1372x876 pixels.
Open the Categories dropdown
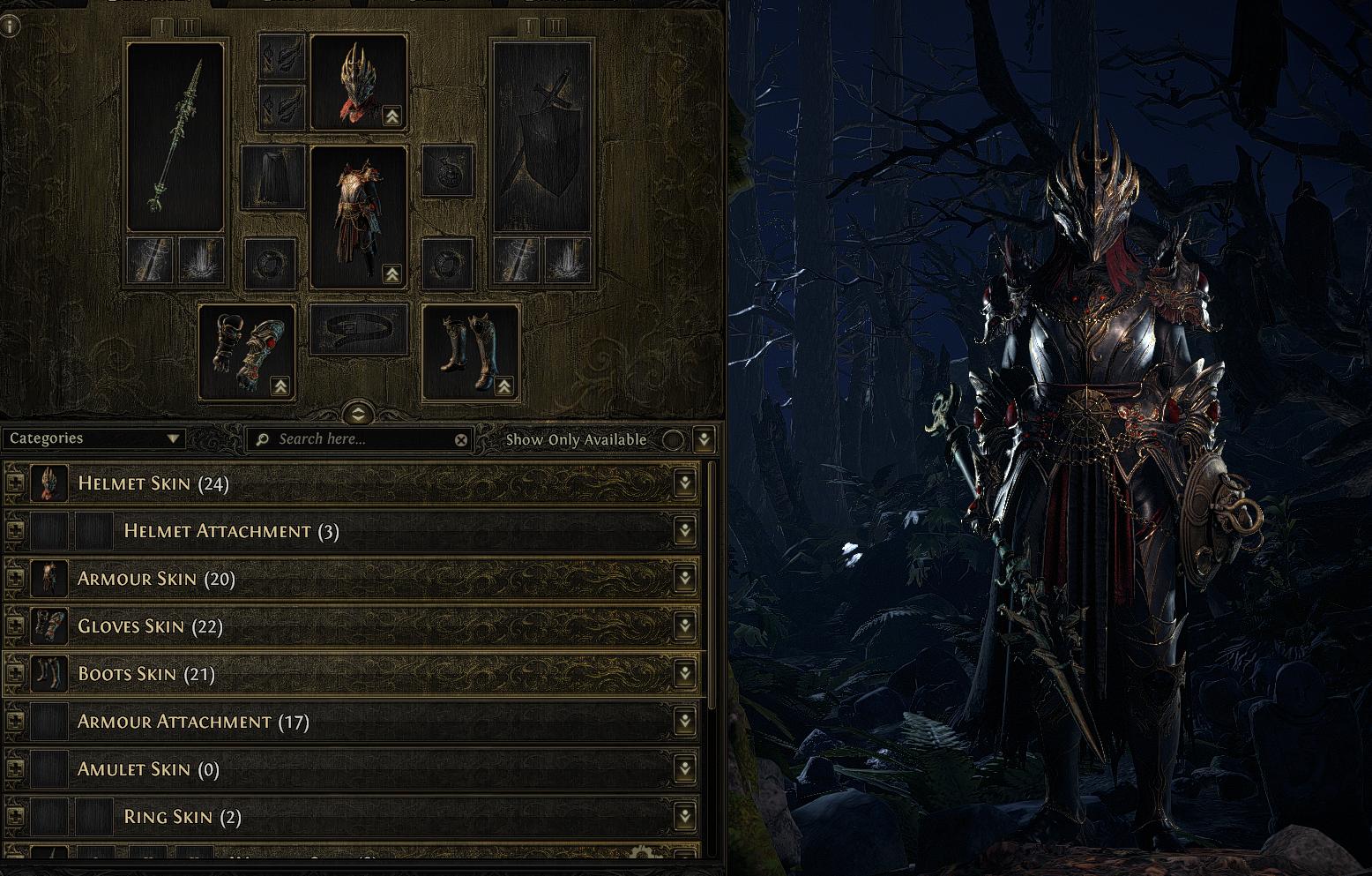(93, 438)
